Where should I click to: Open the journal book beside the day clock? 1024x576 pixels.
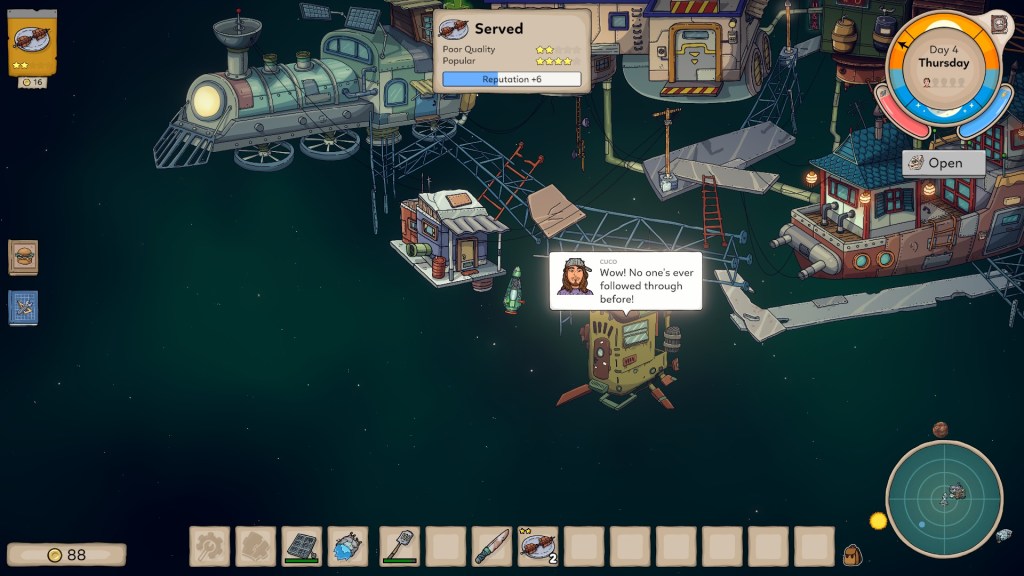pyautogui.click(x=998, y=24)
